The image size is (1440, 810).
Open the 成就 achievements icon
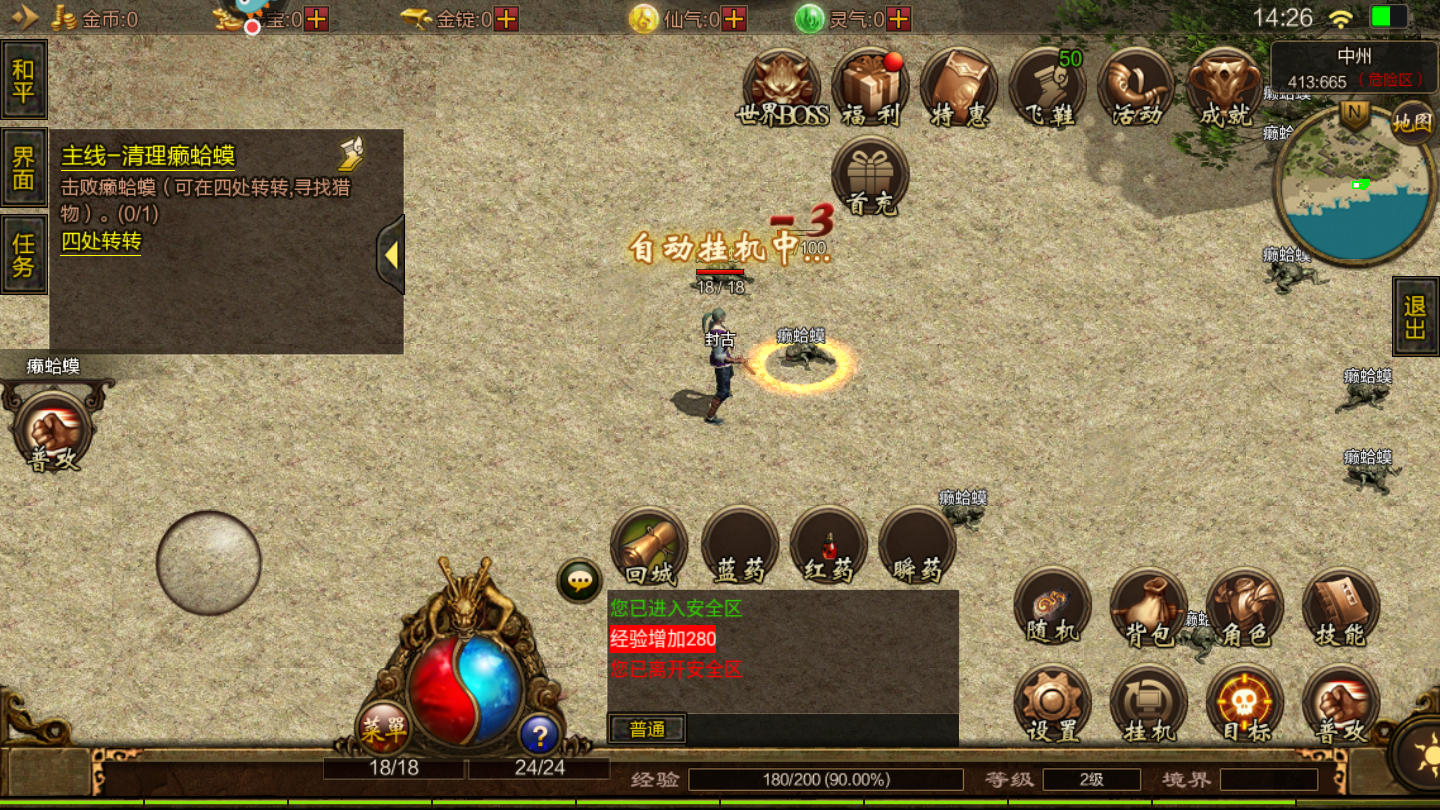1224,88
